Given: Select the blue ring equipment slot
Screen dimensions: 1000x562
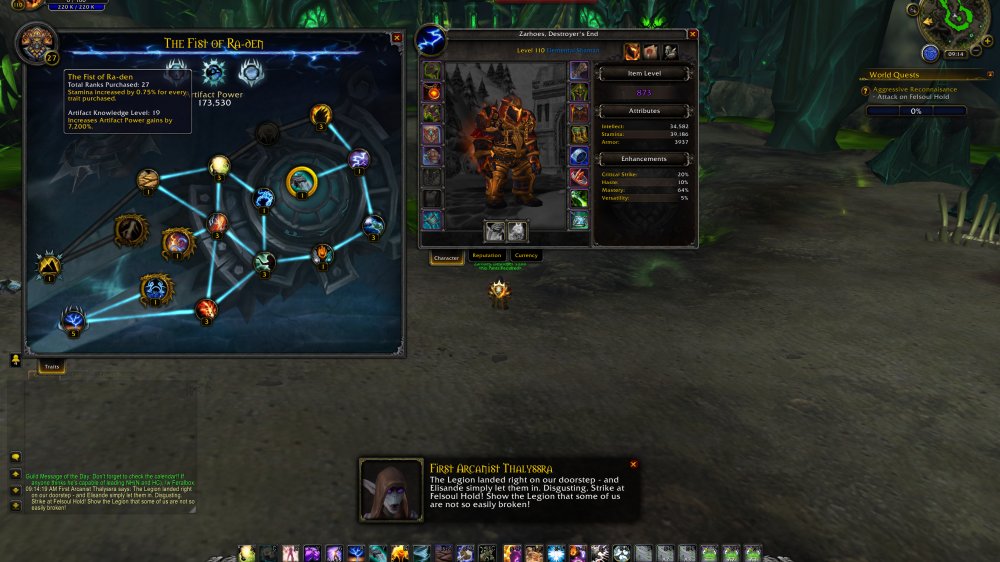Looking at the screenshot, I should (x=579, y=156).
